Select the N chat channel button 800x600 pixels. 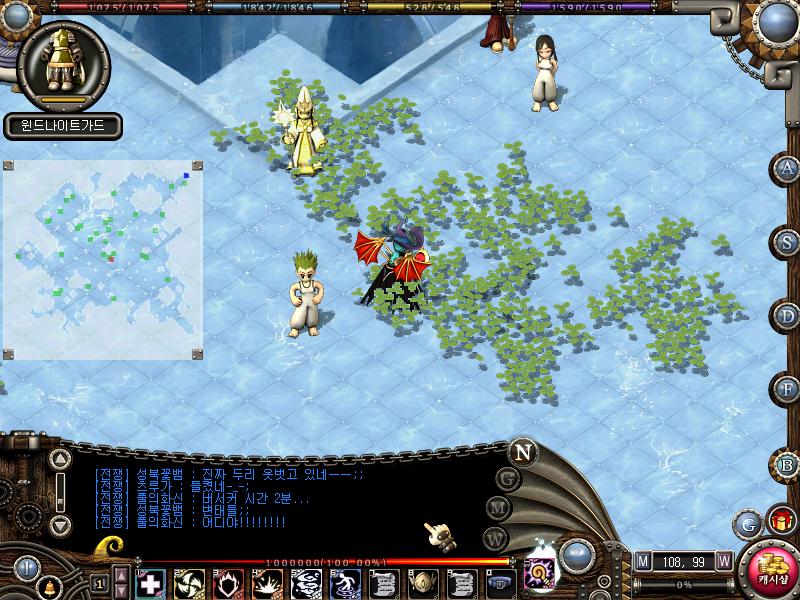[522, 451]
